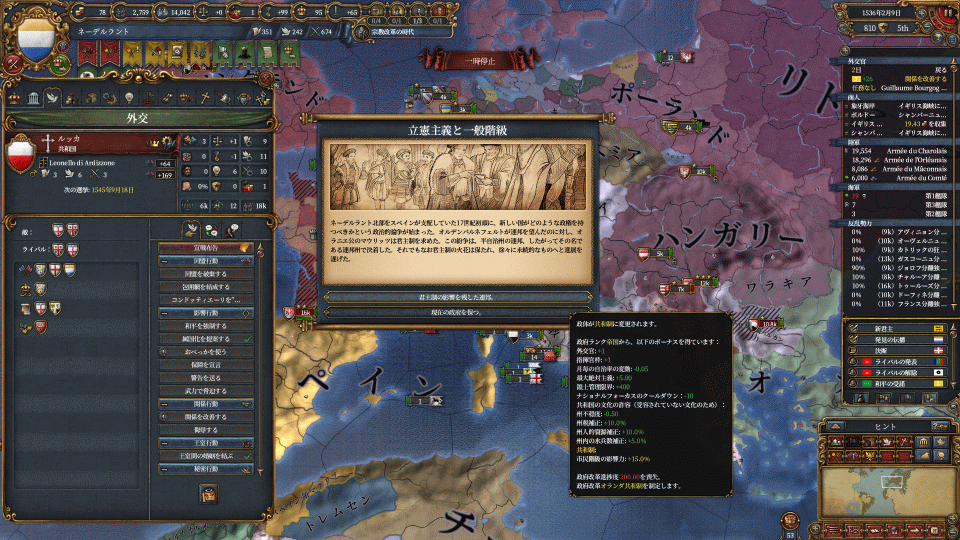Select 属国化を提案する action

203,339
